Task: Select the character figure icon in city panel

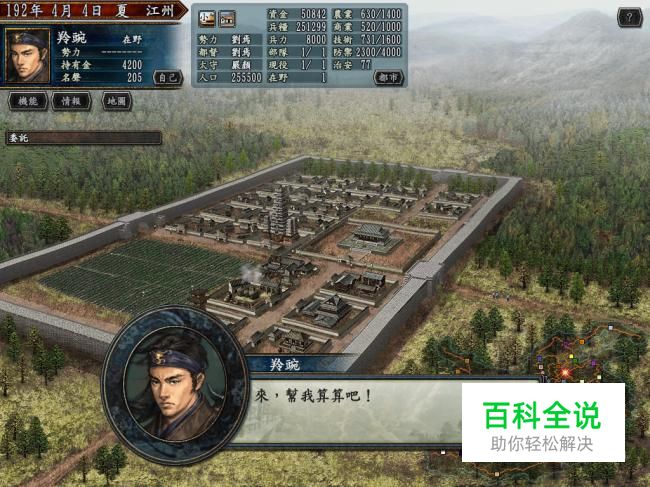Action: (x=207, y=18)
